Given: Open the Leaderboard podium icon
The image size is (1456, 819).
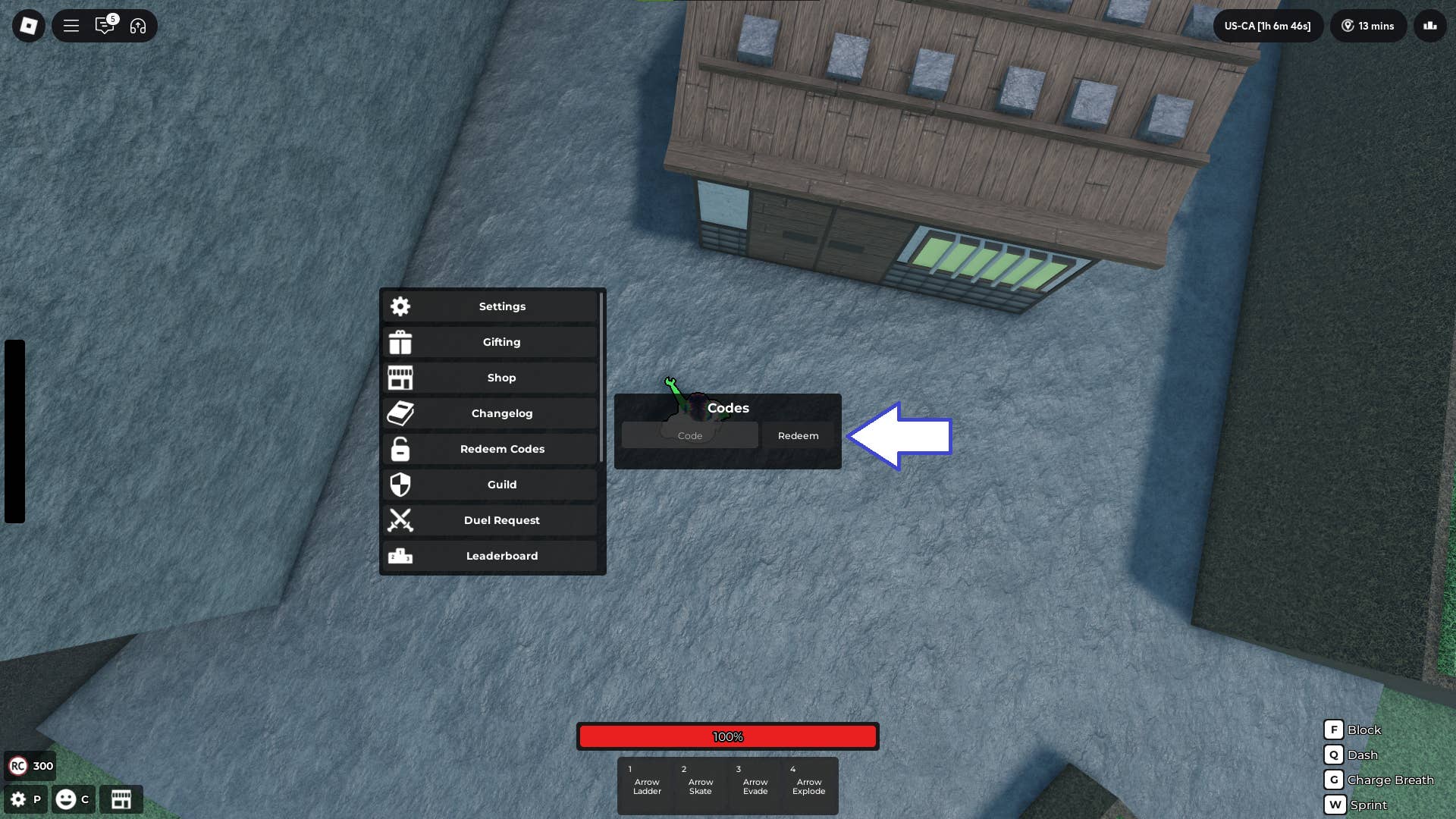Looking at the screenshot, I should (400, 556).
